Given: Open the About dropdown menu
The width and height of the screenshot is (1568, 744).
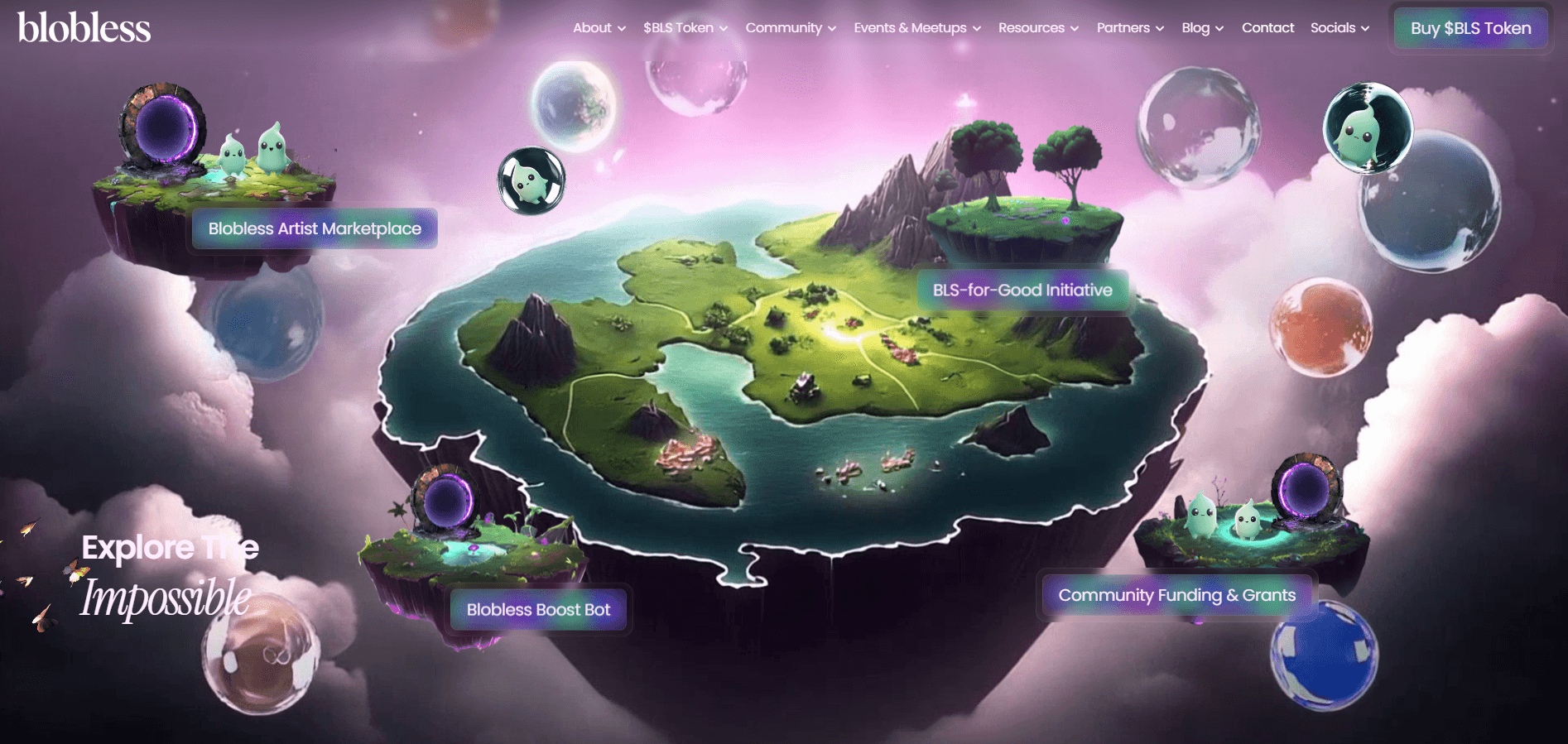Looking at the screenshot, I should click(599, 28).
